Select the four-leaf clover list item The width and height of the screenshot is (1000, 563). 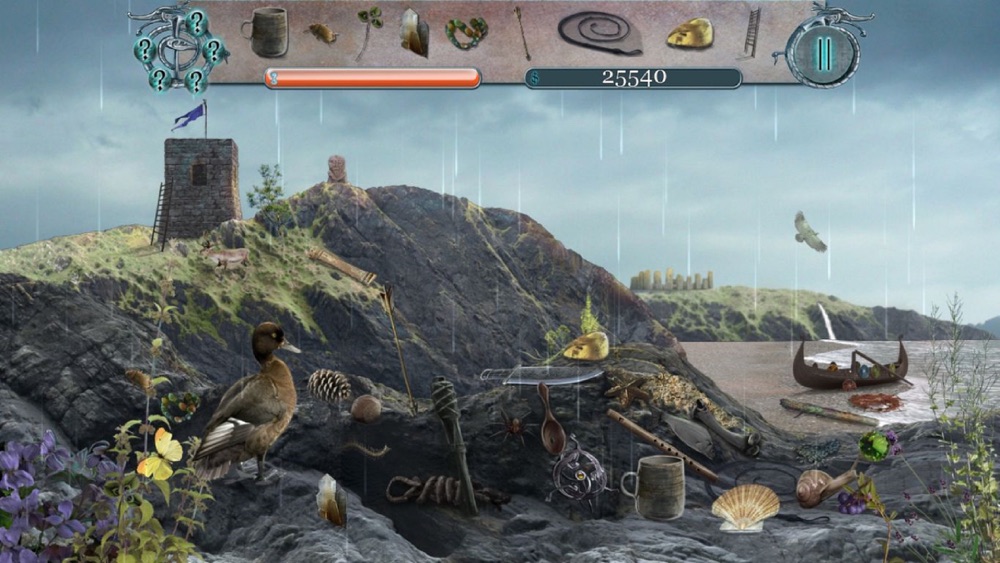[x=369, y=28]
